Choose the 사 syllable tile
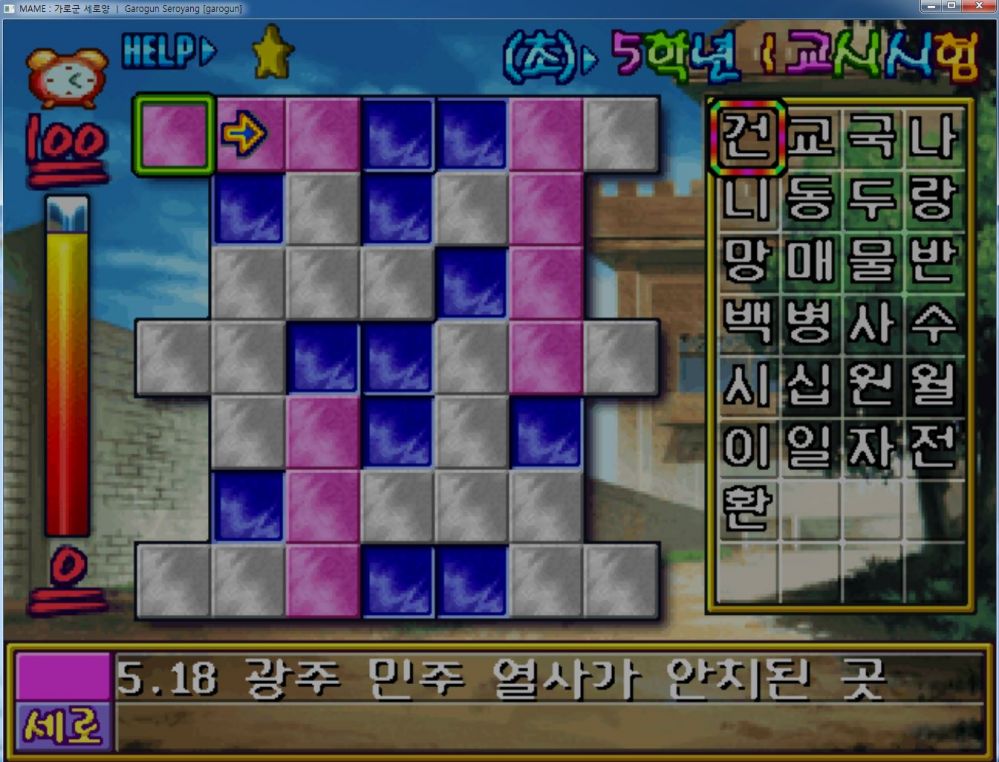Image resolution: width=999 pixels, height=762 pixels. [x=872, y=322]
